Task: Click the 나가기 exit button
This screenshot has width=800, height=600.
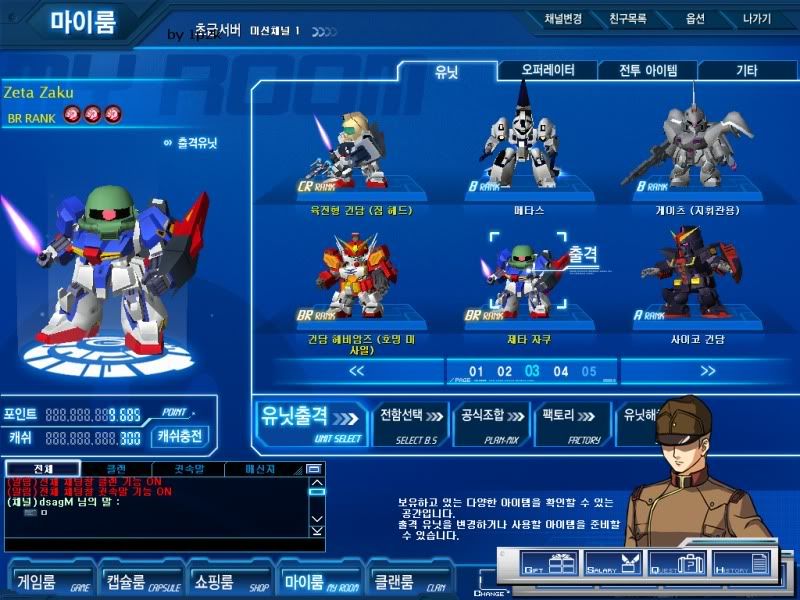Action: point(757,18)
